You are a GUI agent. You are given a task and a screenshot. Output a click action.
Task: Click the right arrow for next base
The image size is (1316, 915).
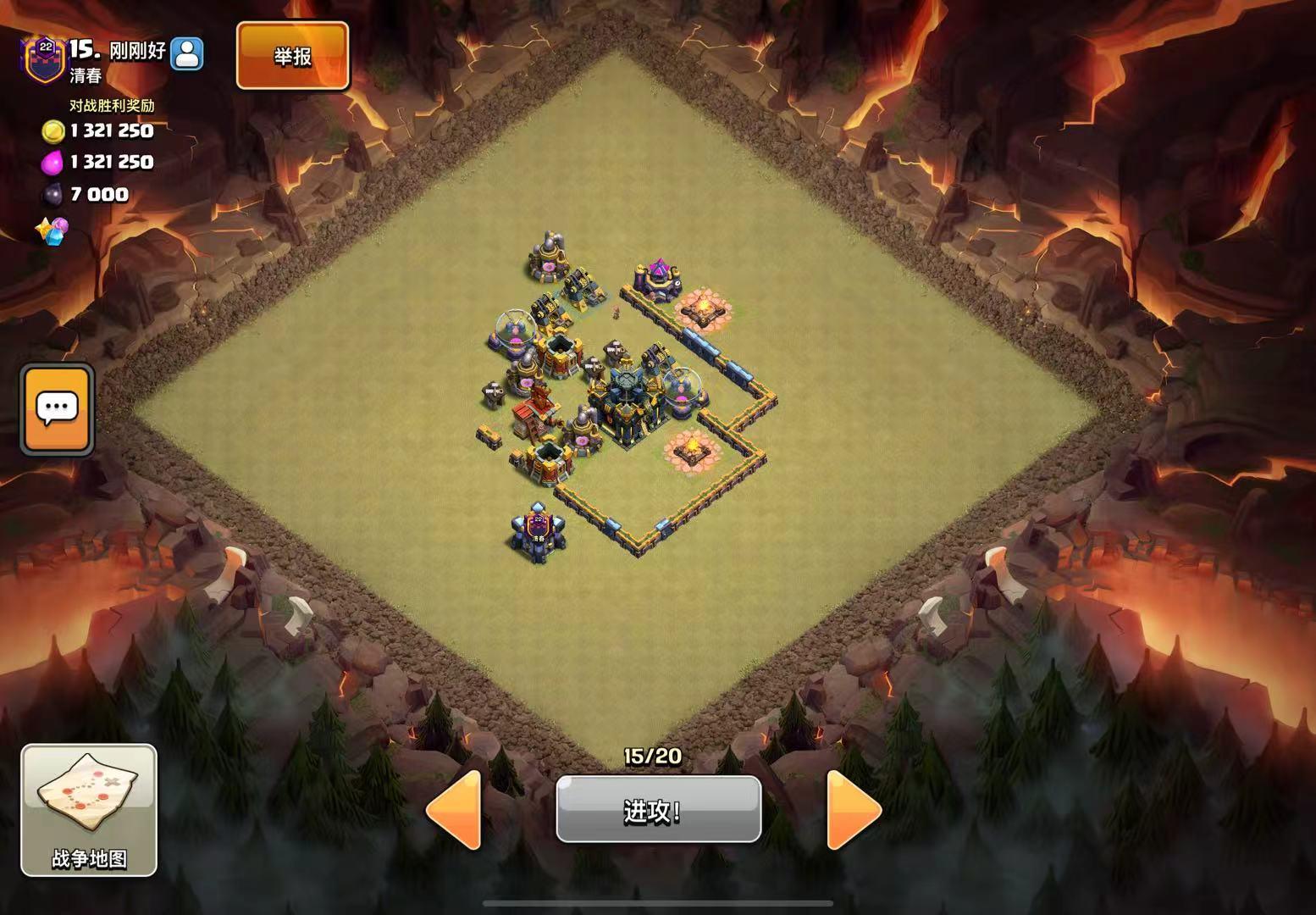coord(849,809)
